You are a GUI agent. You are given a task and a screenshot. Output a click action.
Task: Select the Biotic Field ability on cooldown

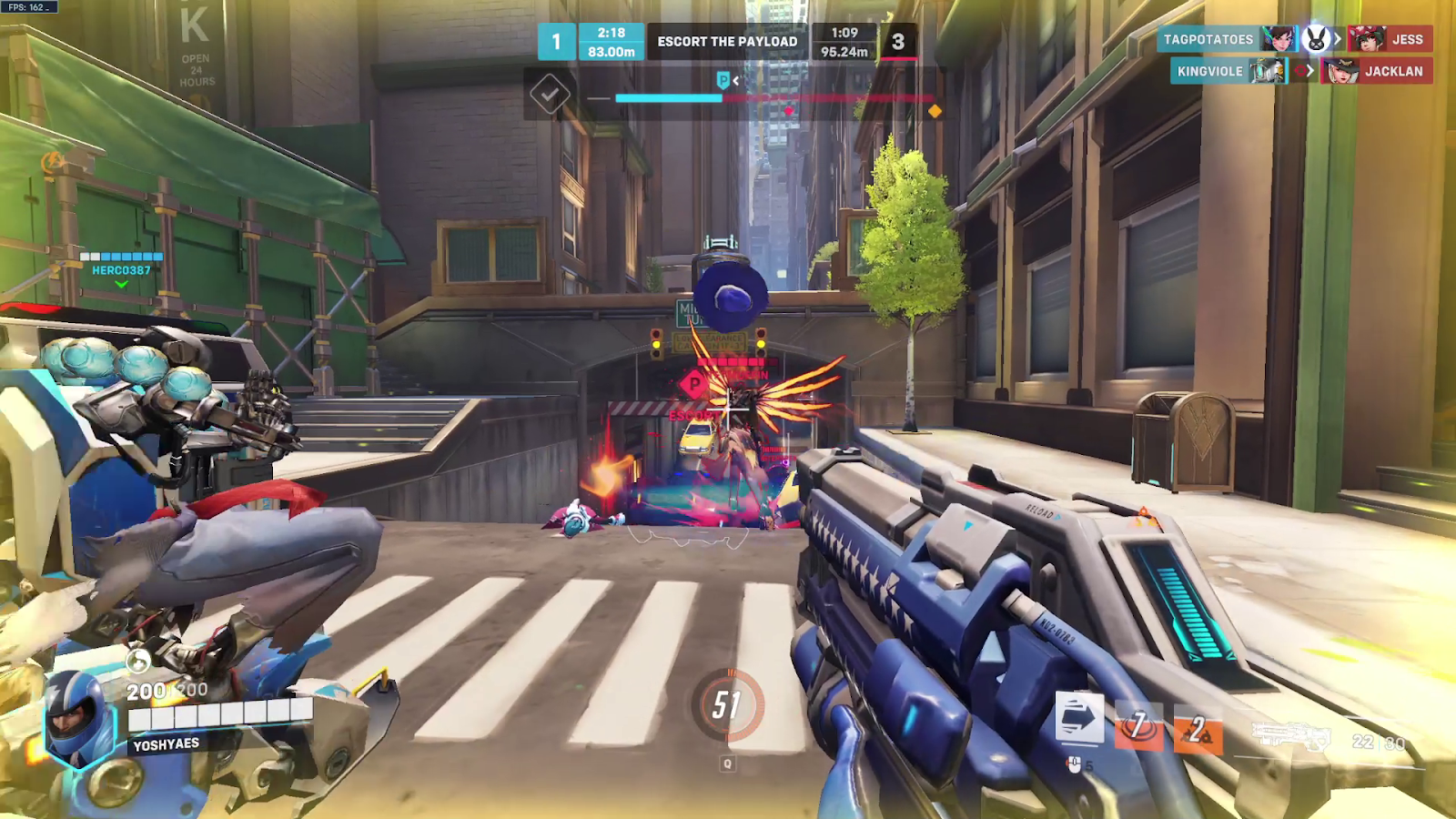(1138, 726)
